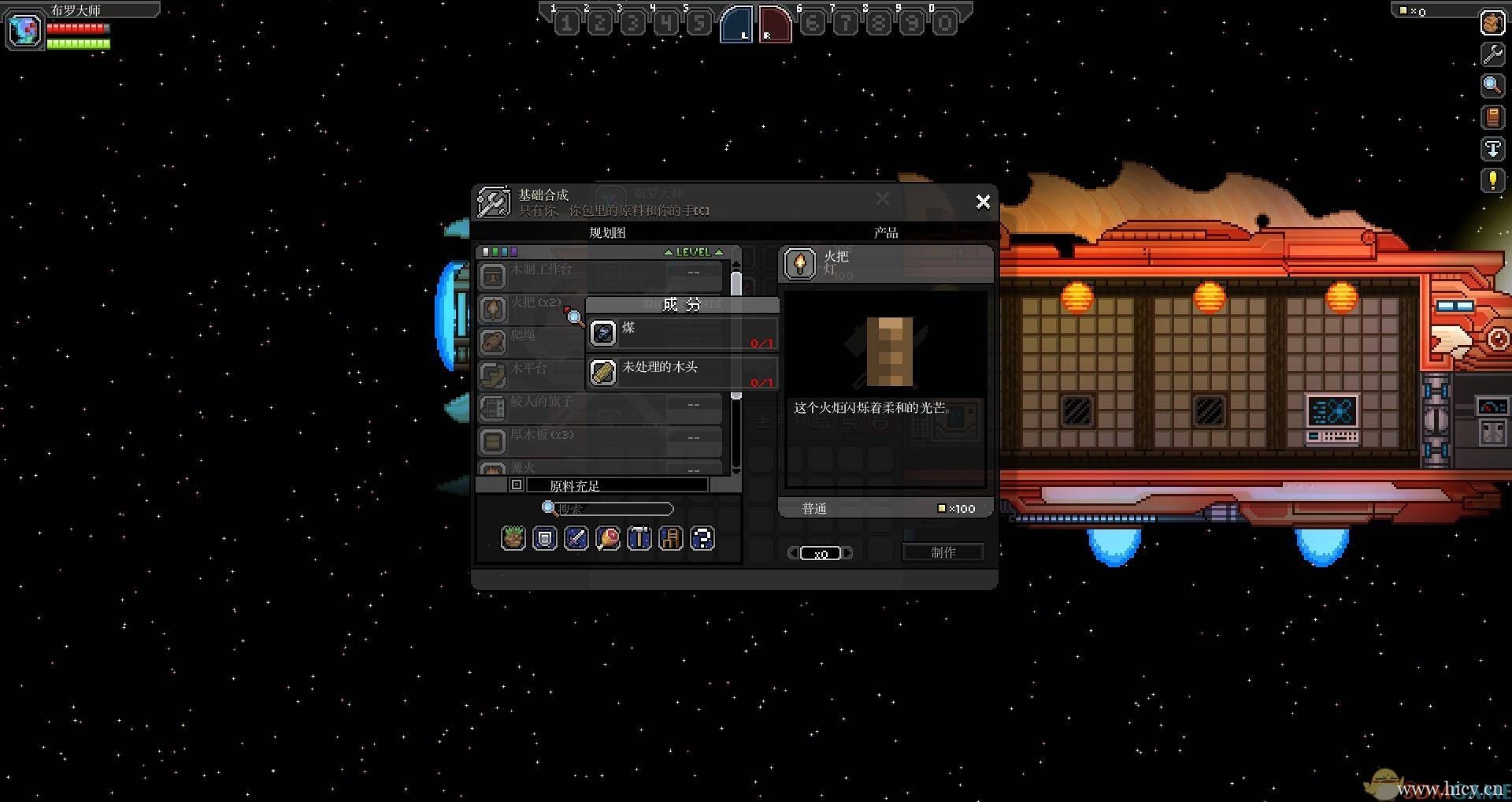1512x802 pixels.
Task: Choose the 鲛人的旗子 flag recipe
Action: pos(598,407)
